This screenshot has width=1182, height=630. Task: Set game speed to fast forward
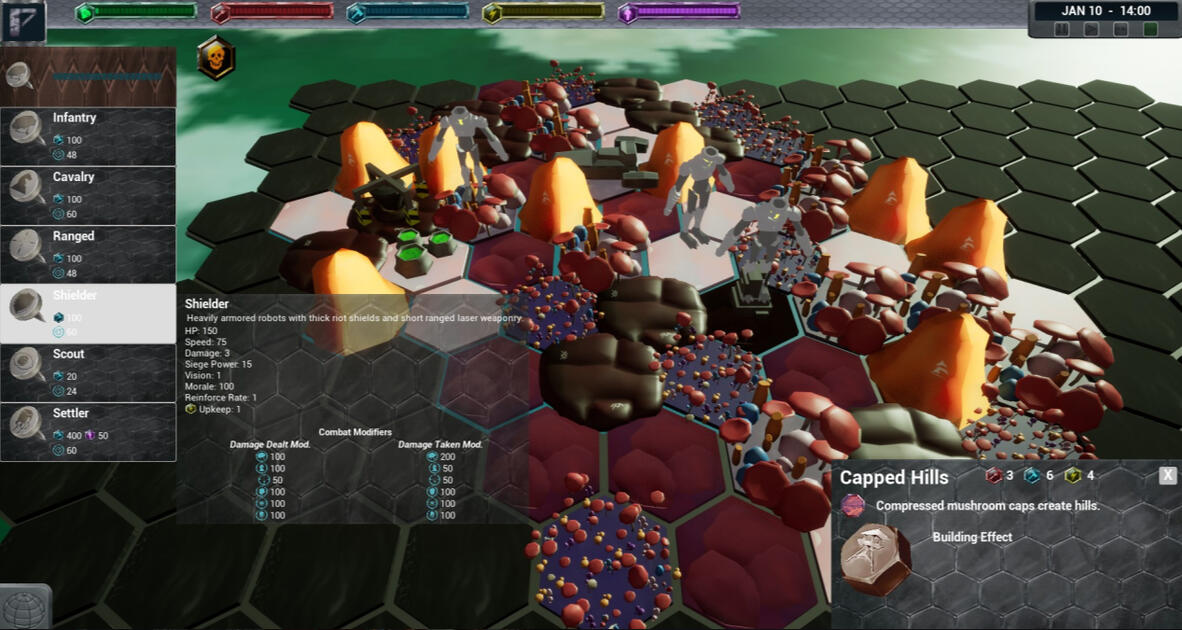(1121, 30)
